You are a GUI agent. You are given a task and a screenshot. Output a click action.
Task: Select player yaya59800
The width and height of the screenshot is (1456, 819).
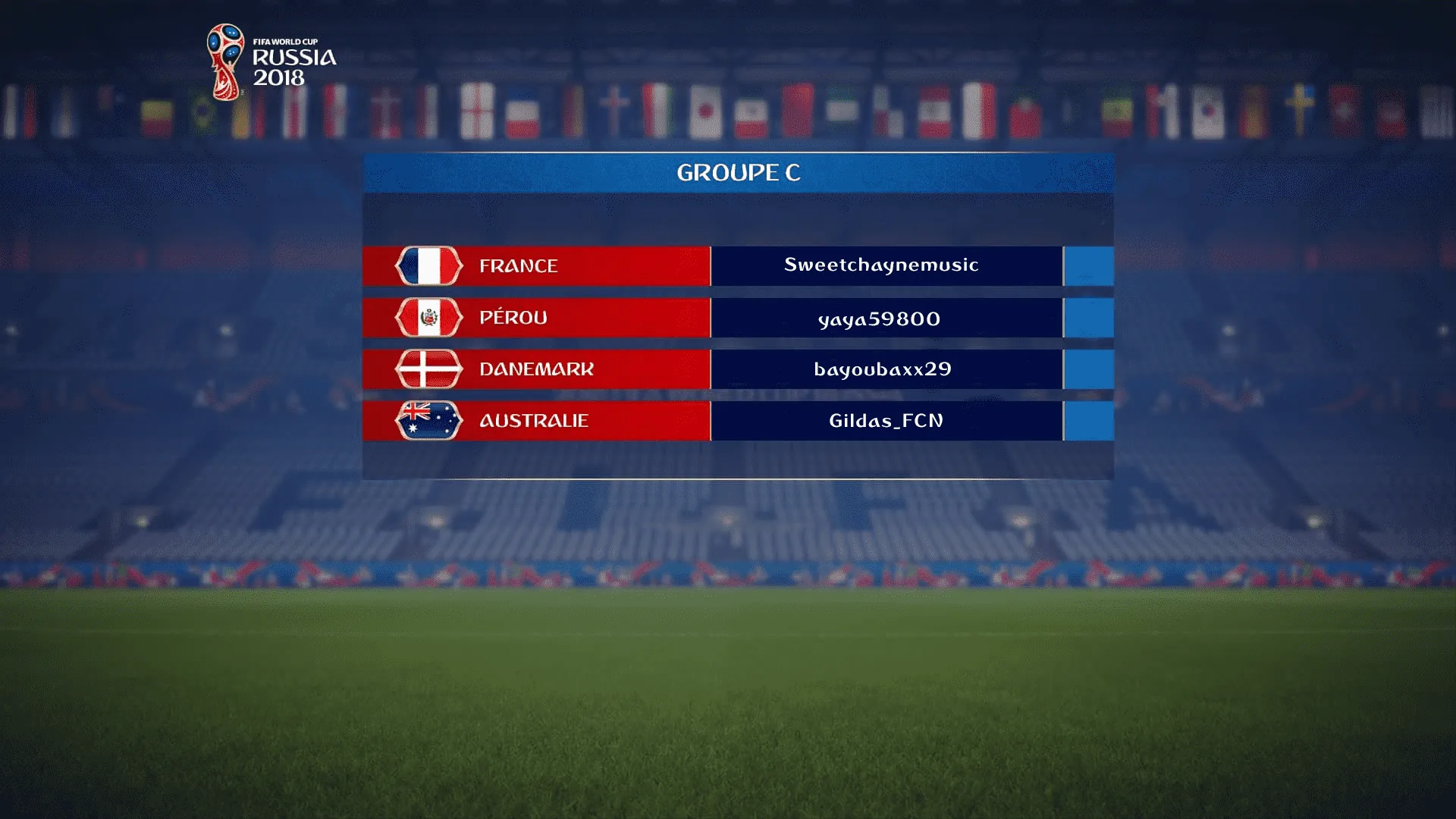[x=880, y=318]
